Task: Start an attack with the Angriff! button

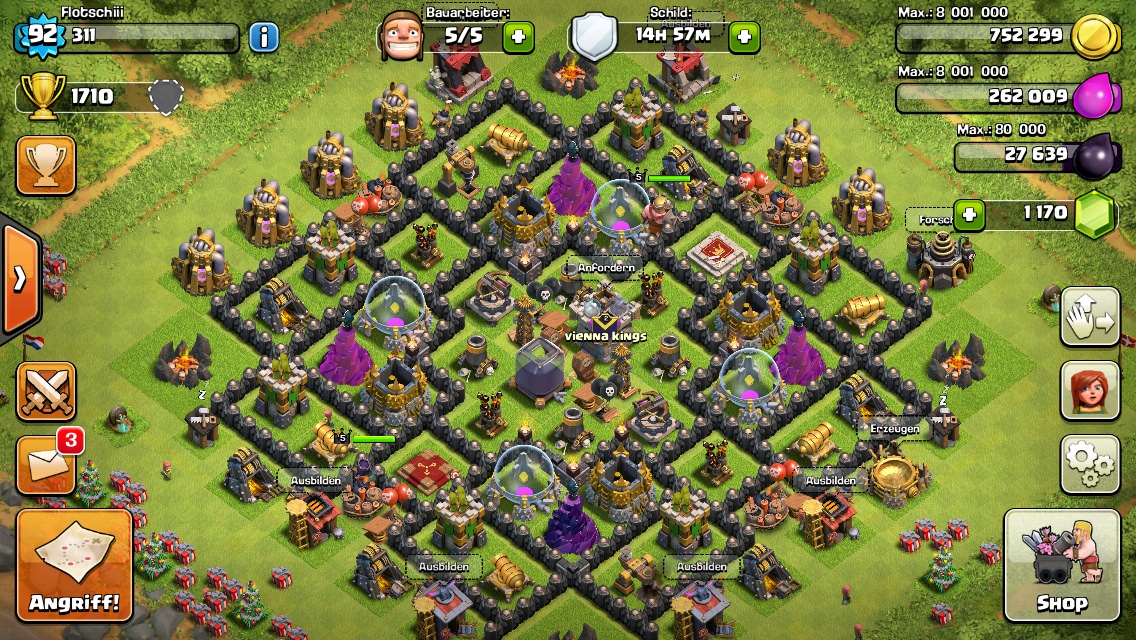Action: pos(74,566)
